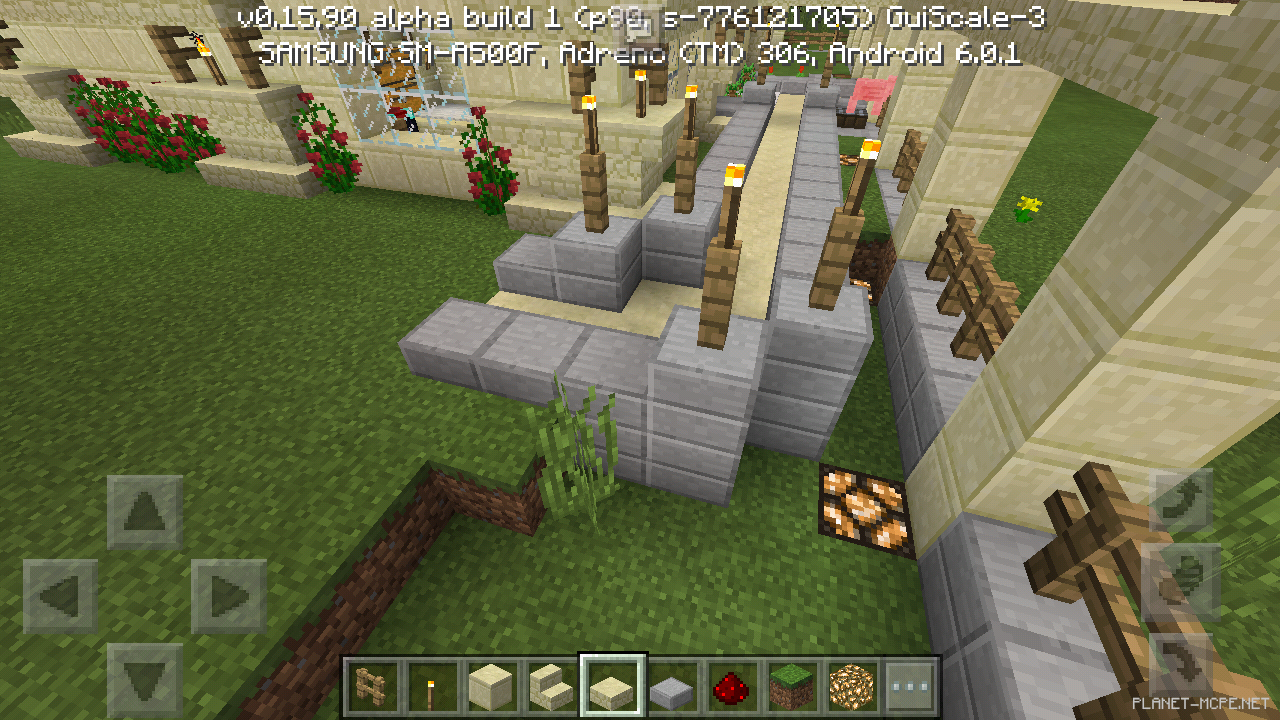This screenshot has width=1280, height=720.
Task: Open the inventory with the three-dots button
Action: (910, 686)
